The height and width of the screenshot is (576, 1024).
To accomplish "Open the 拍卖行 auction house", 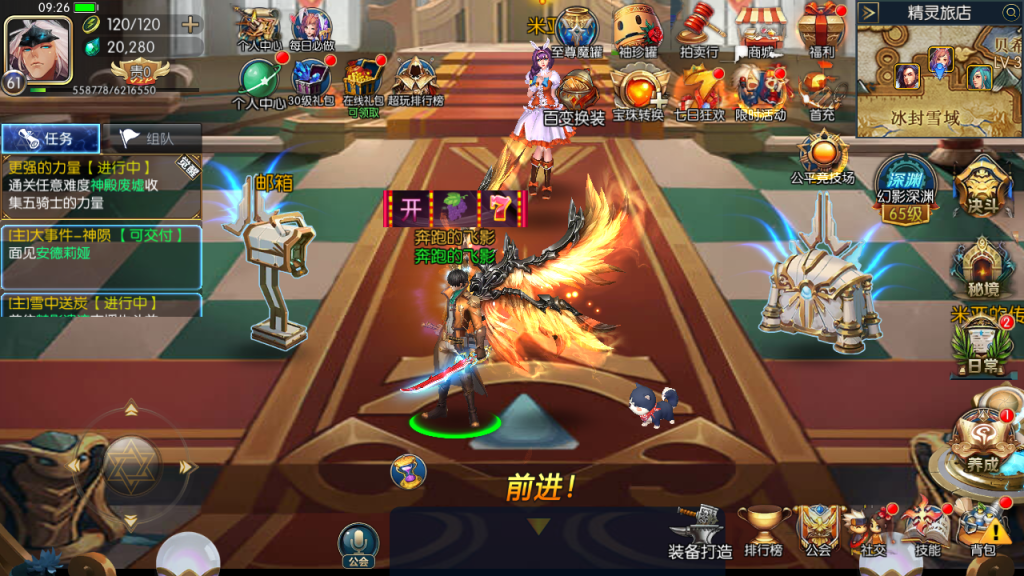I will click(699, 27).
